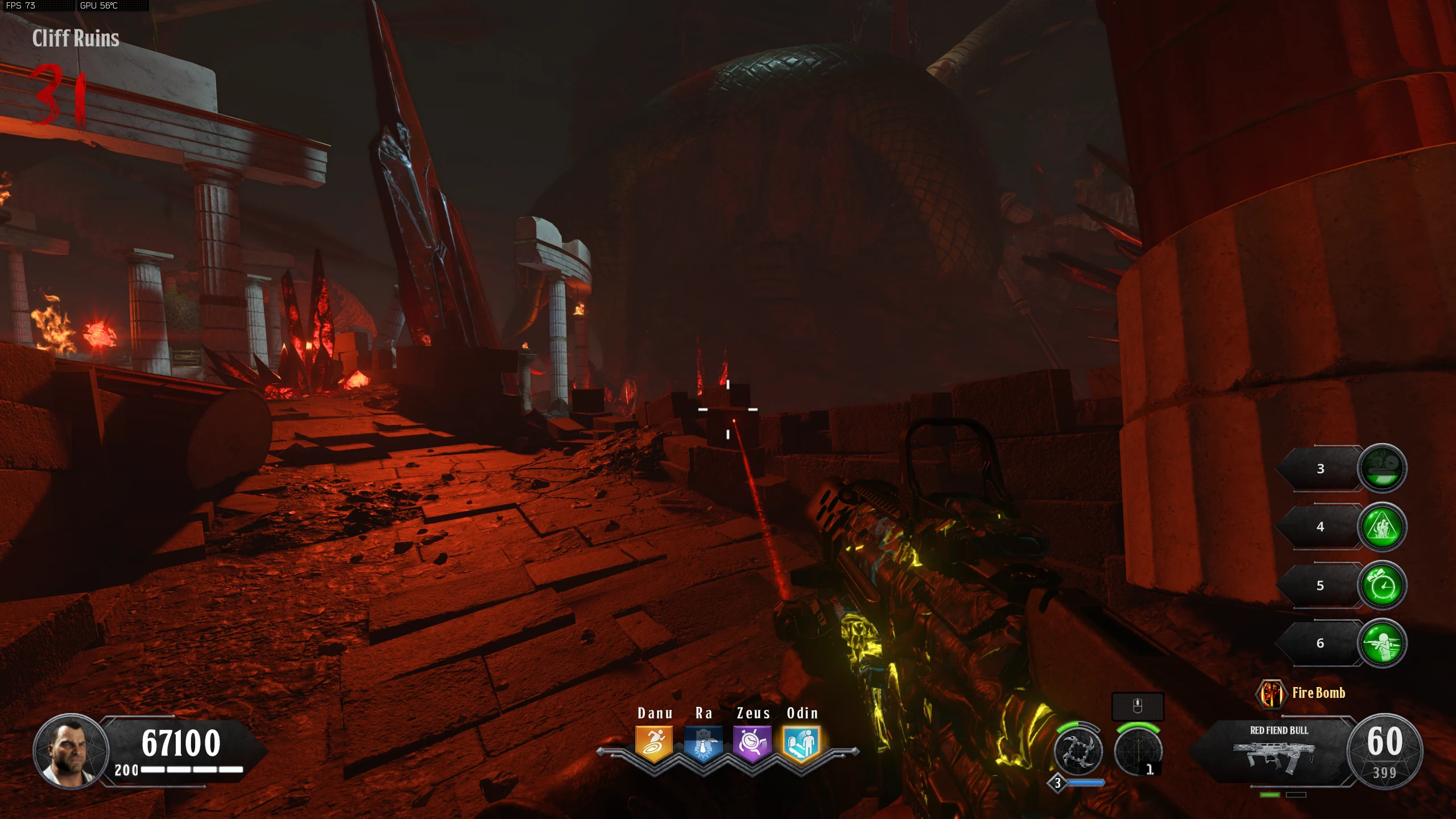Select the blue Ra perk icon
This screenshot has width=1456, height=819.
pos(703,743)
